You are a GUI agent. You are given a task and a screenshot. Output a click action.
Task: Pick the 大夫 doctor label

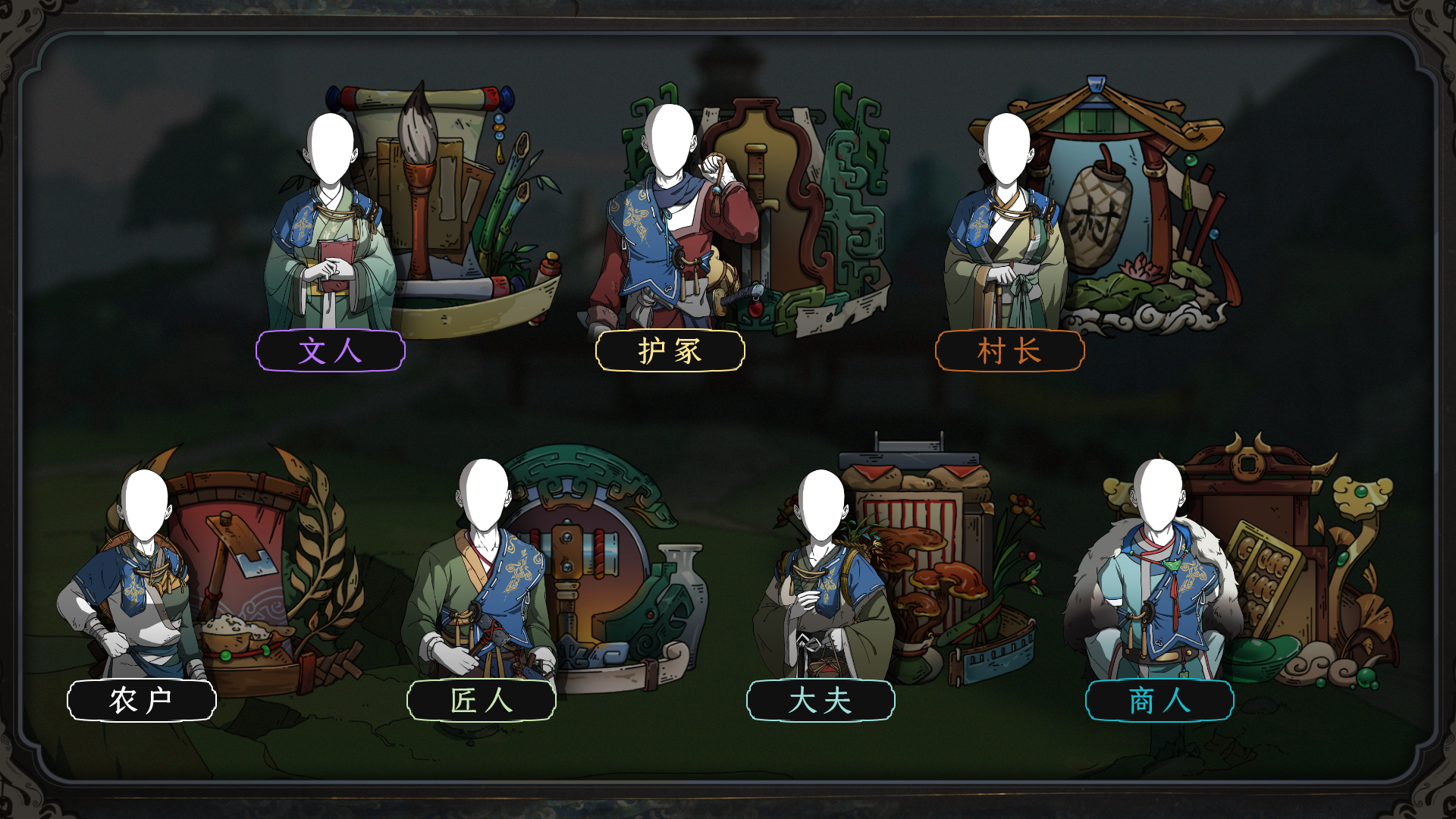point(821,700)
